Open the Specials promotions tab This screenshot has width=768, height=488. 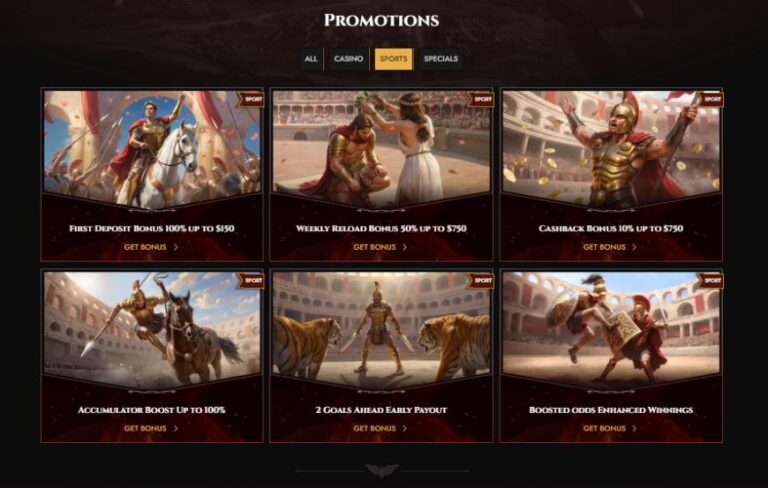tap(441, 59)
